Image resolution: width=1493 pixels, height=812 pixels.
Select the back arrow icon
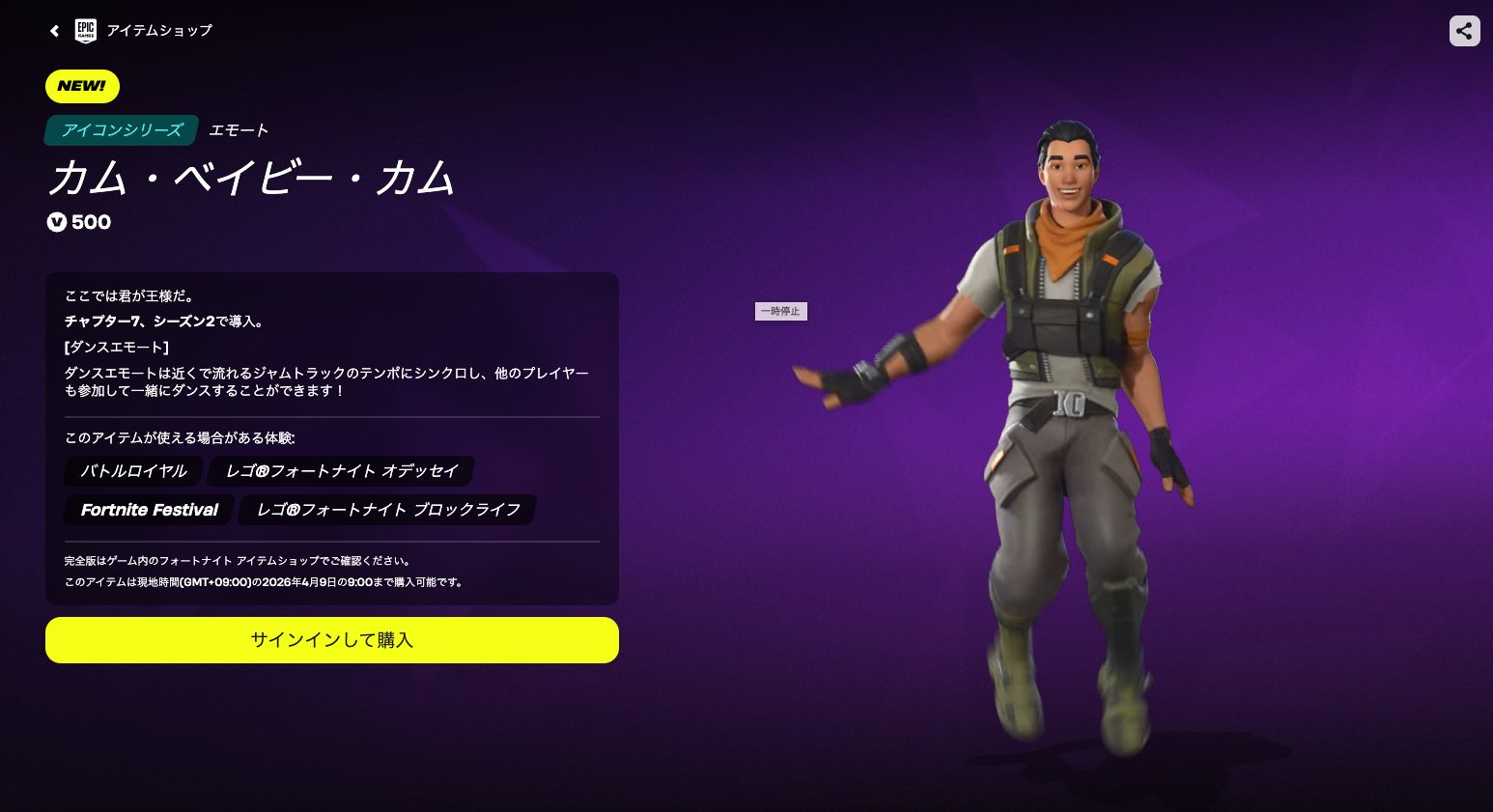tap(54, 30)
